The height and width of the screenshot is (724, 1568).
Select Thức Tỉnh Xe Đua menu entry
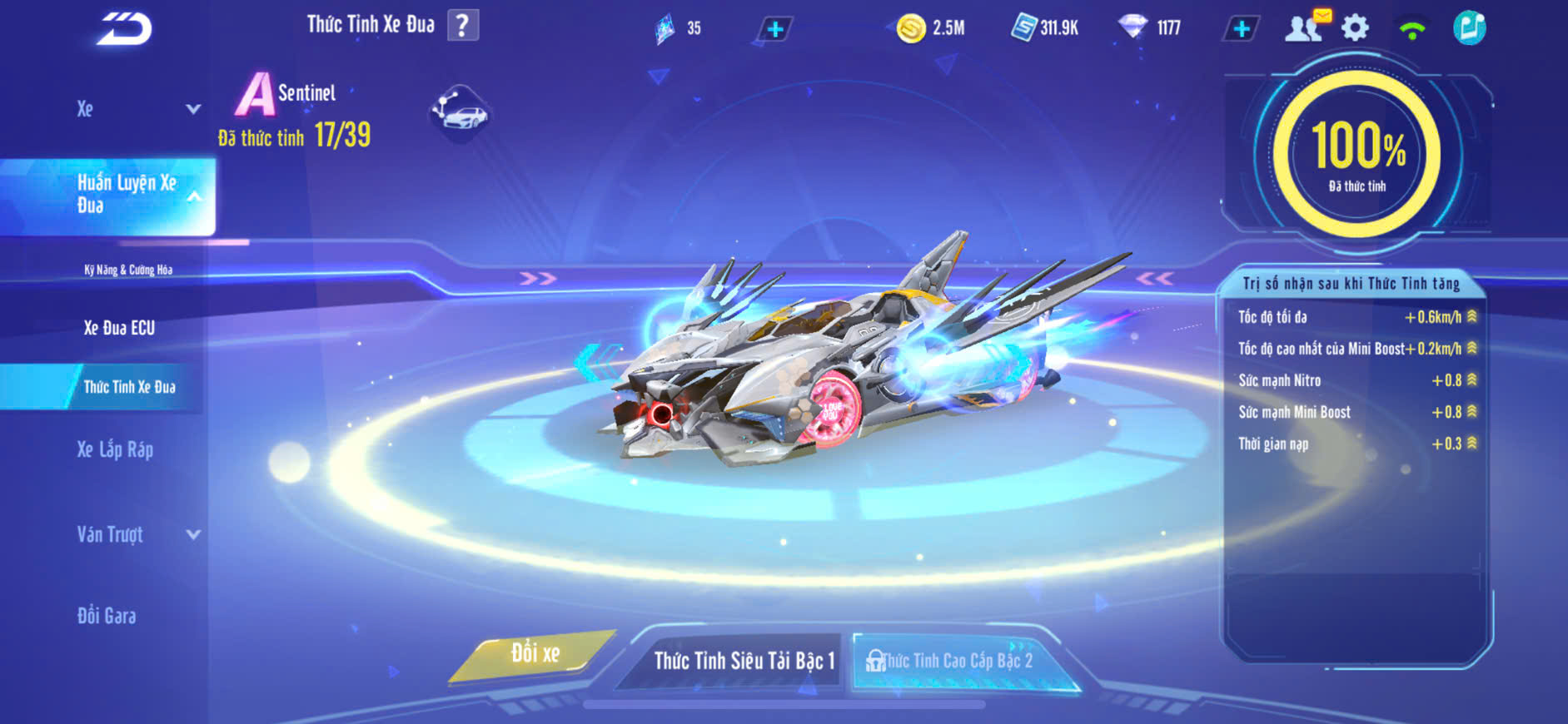(x=129, y=387)
